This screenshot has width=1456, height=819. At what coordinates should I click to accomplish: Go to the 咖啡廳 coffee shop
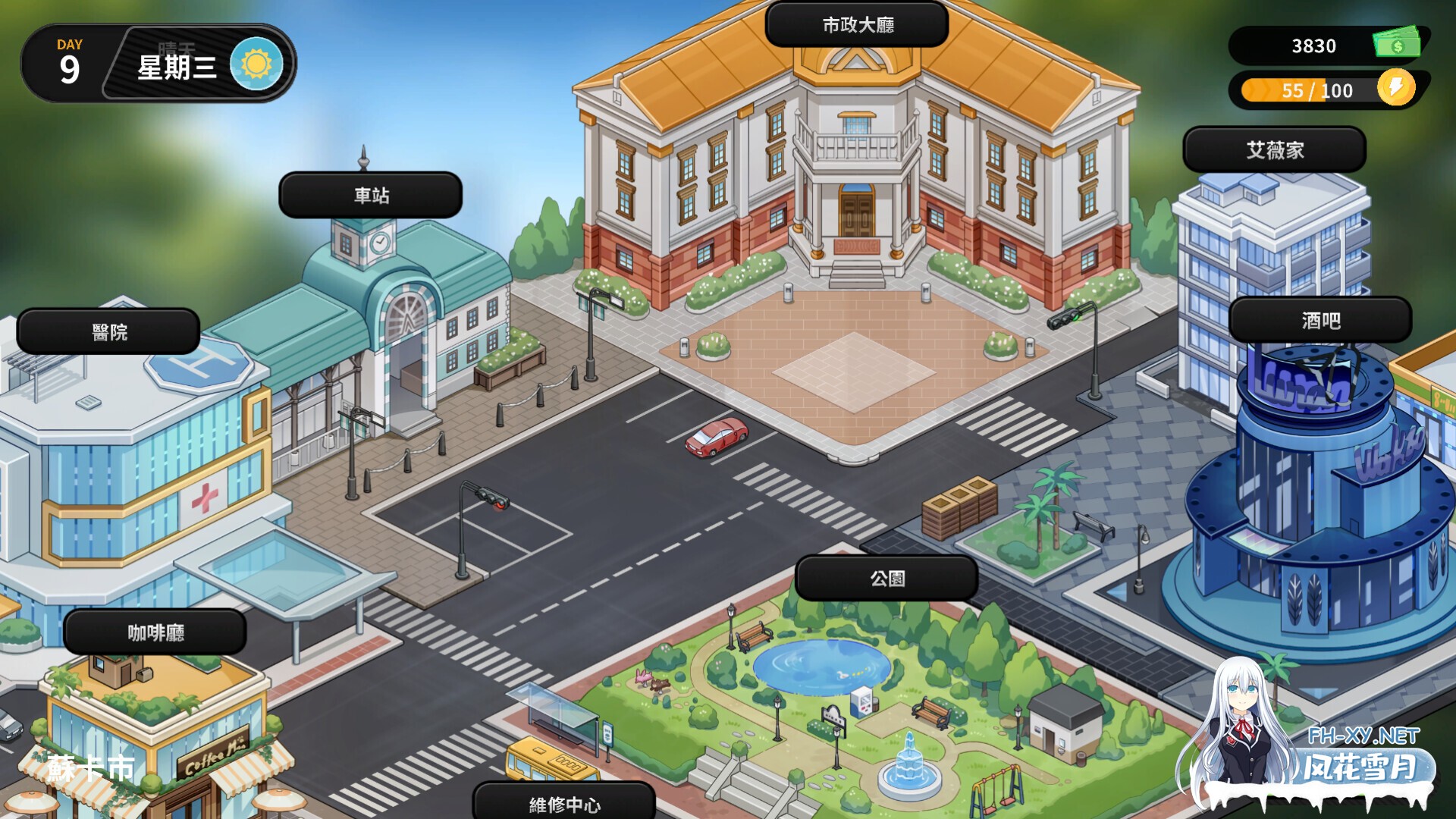pyautogui.click(x=152, y=632)
